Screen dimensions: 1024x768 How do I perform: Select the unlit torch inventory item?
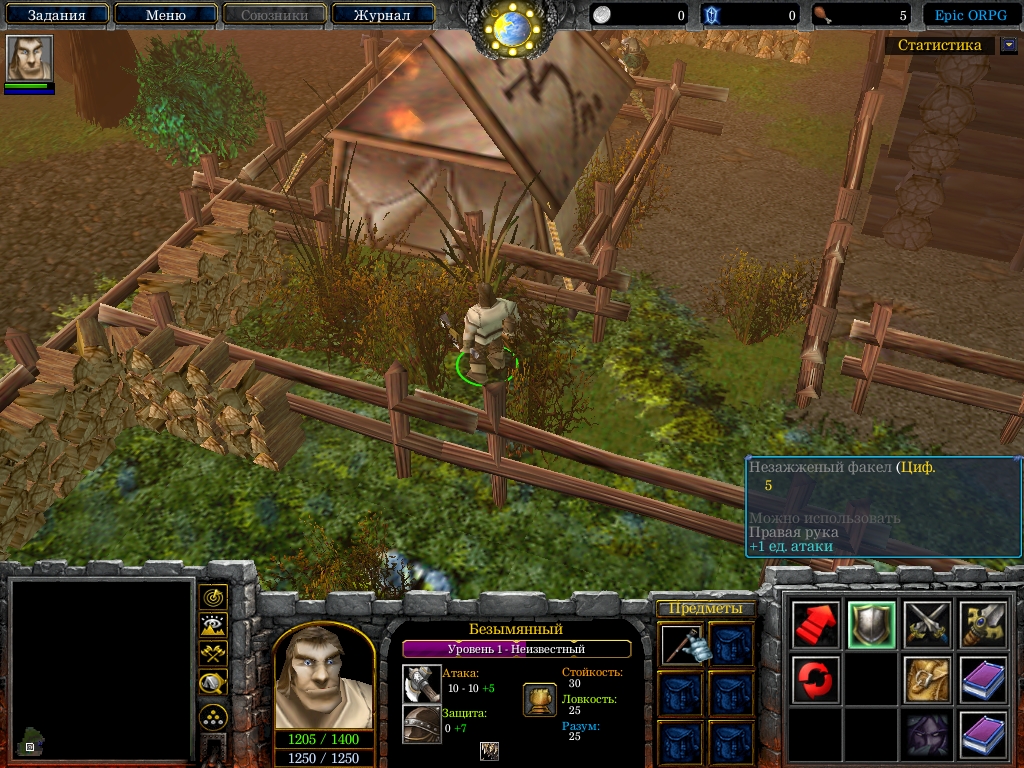[680, 645]
